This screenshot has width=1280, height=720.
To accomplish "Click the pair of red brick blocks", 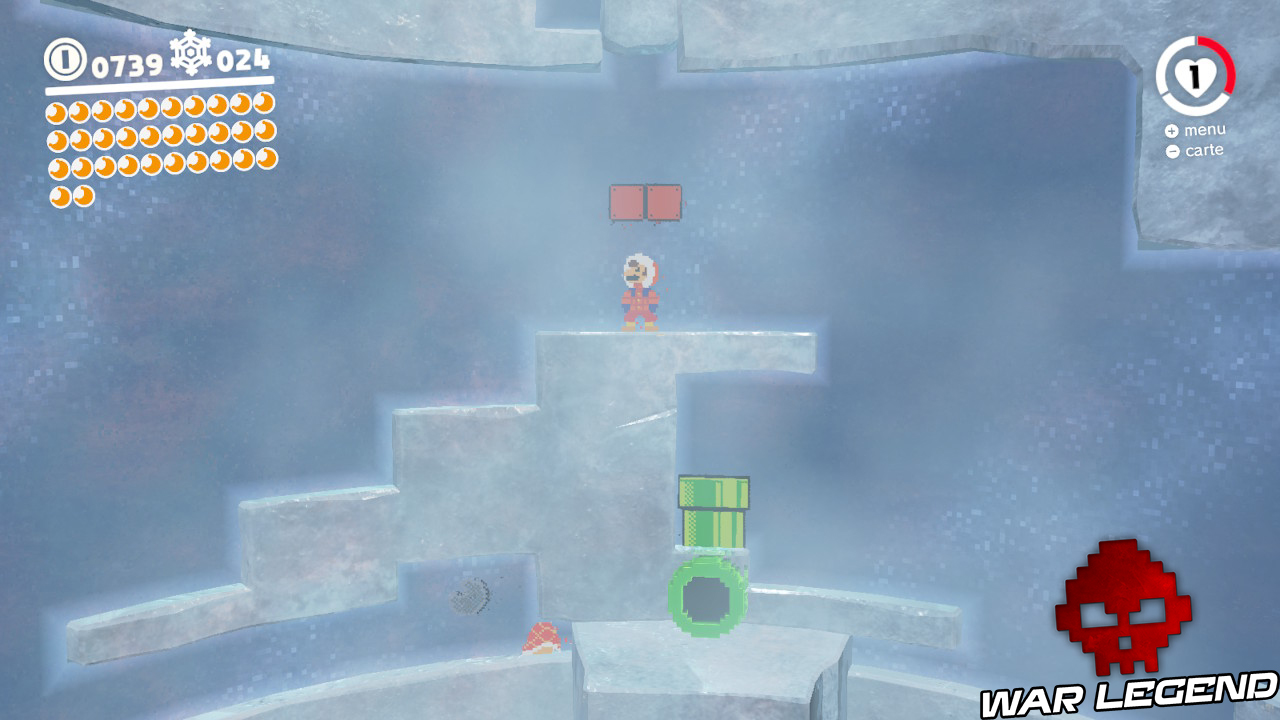I will point(643,201).
